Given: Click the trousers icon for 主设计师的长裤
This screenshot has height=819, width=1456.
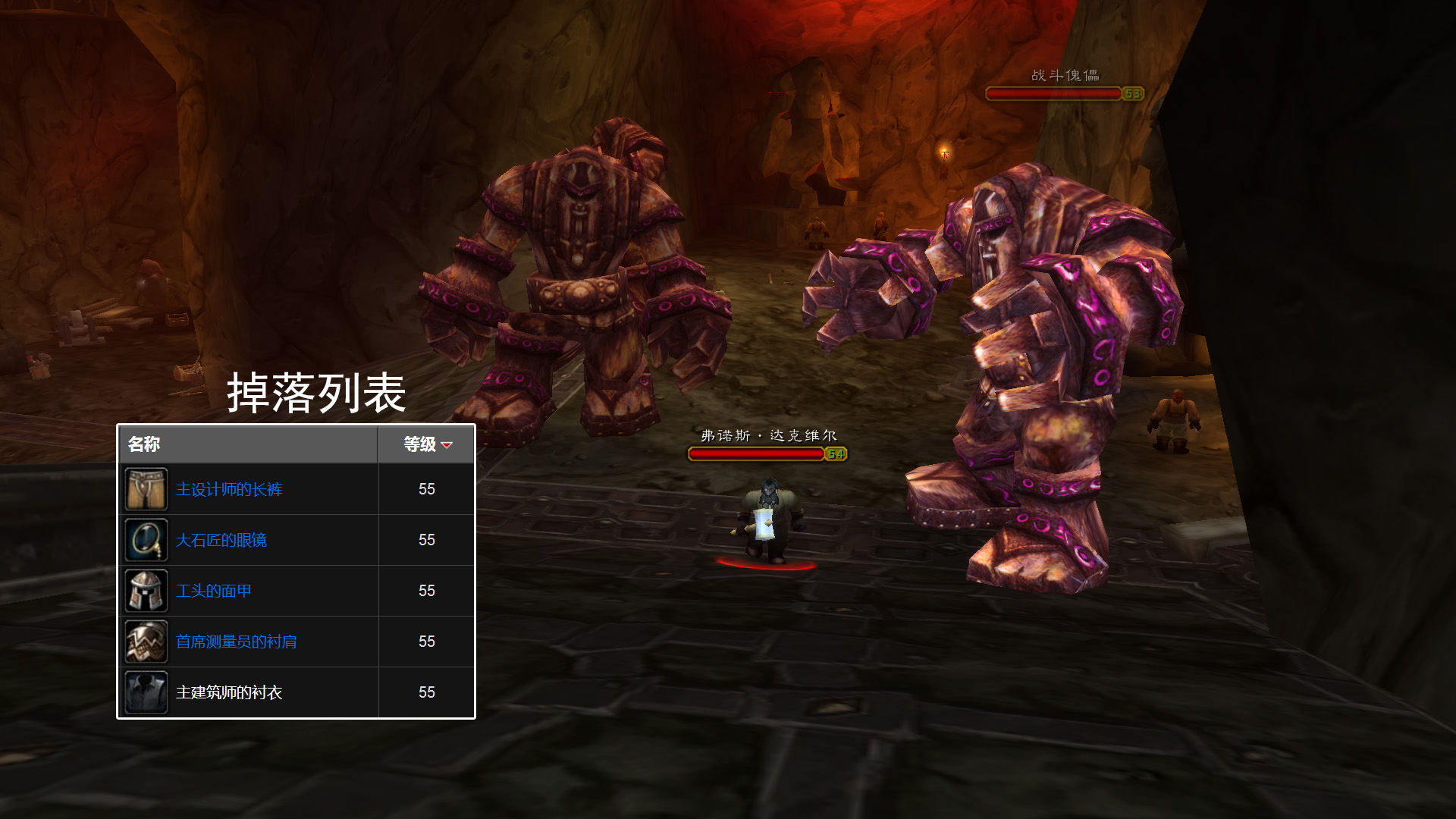Looking at the screenshot, I should click(146, 490).
